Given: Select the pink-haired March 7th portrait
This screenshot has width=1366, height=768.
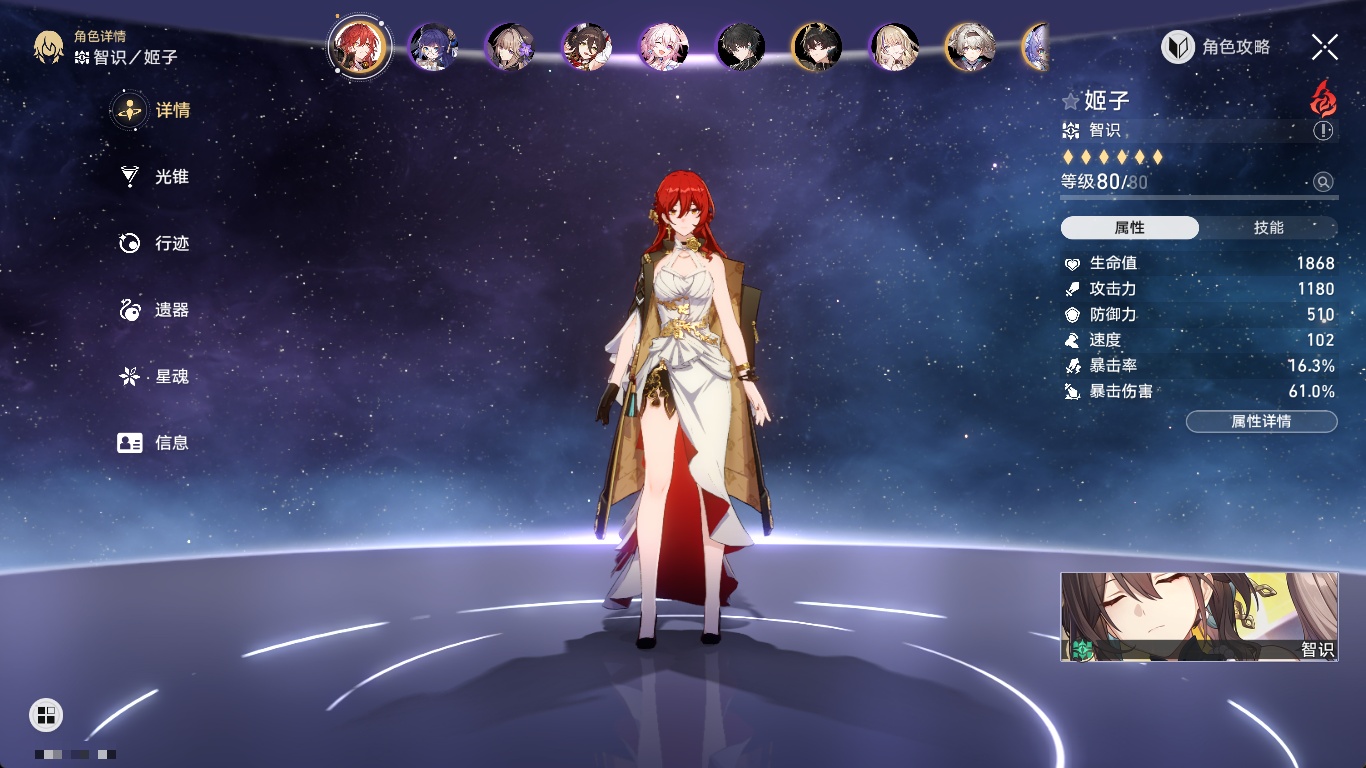Looking at the screenshot, I should 664,47.
